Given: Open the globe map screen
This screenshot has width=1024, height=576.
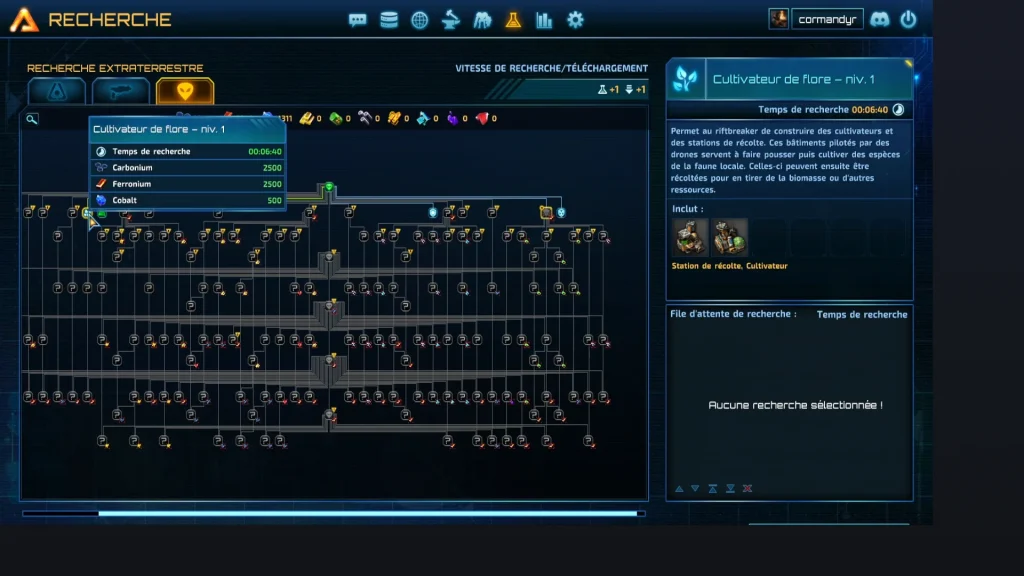Looking at the screenshot, I should [x=420, y=20].
